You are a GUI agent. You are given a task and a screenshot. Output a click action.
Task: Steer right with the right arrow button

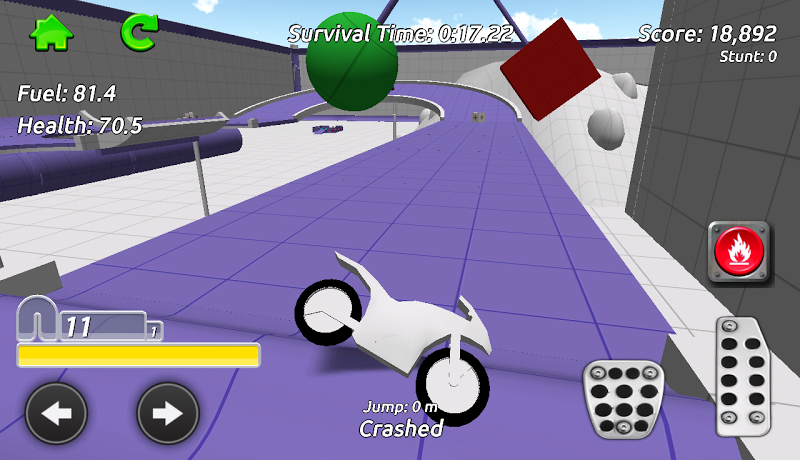point(168,413)
